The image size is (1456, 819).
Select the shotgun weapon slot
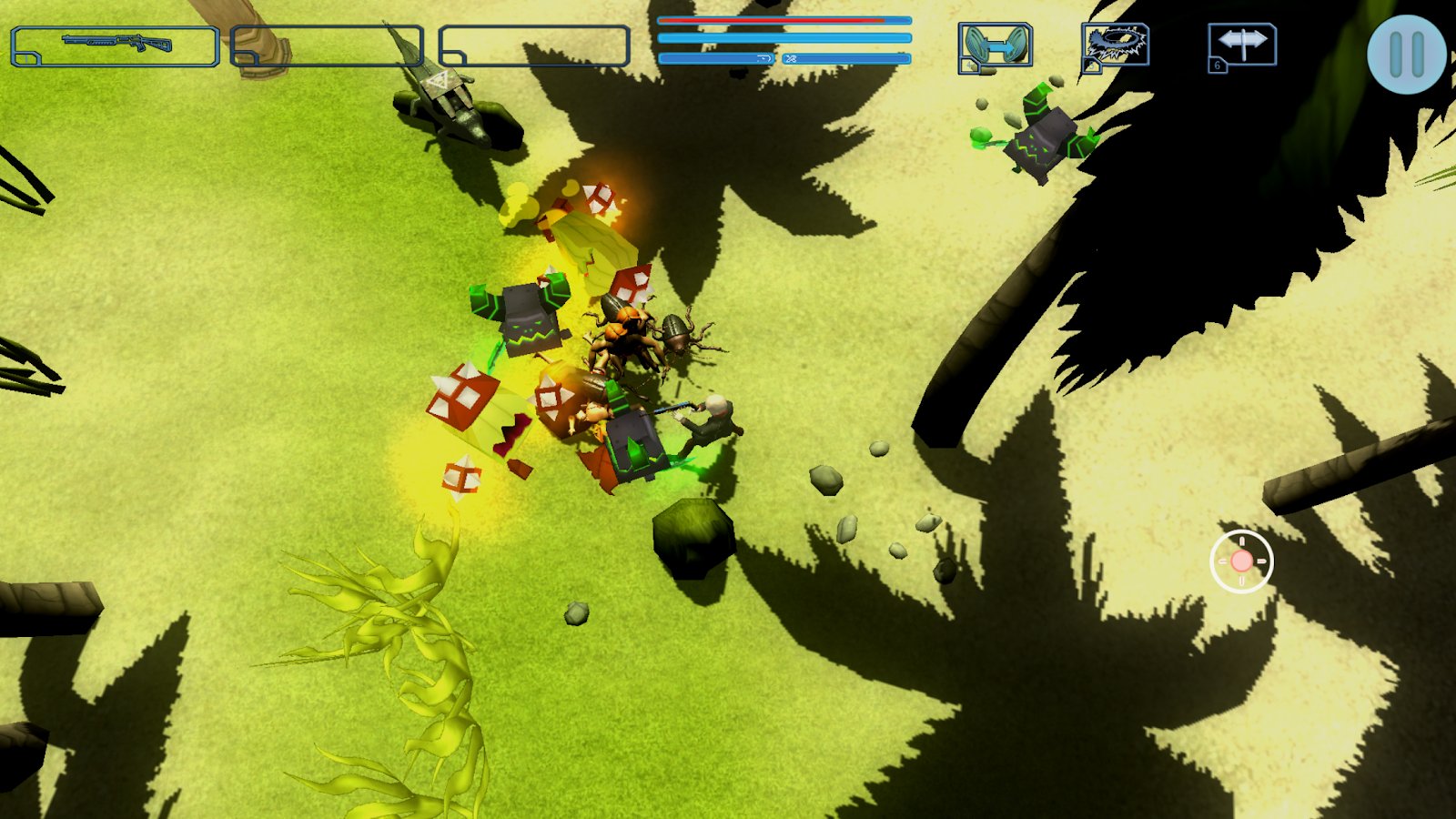(116, 45)
